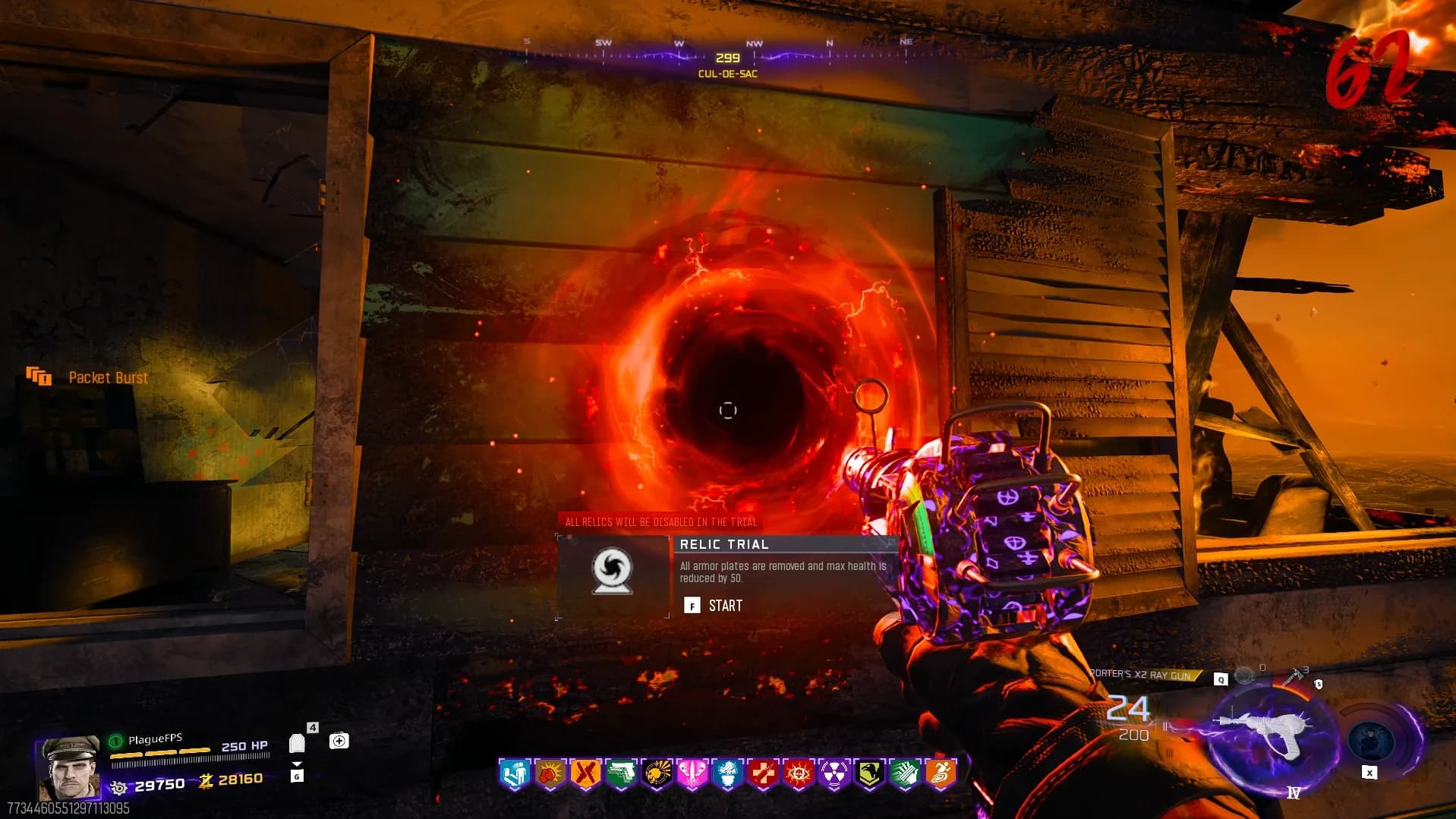Select the green double-pistol perk icon

coord(621,774)
